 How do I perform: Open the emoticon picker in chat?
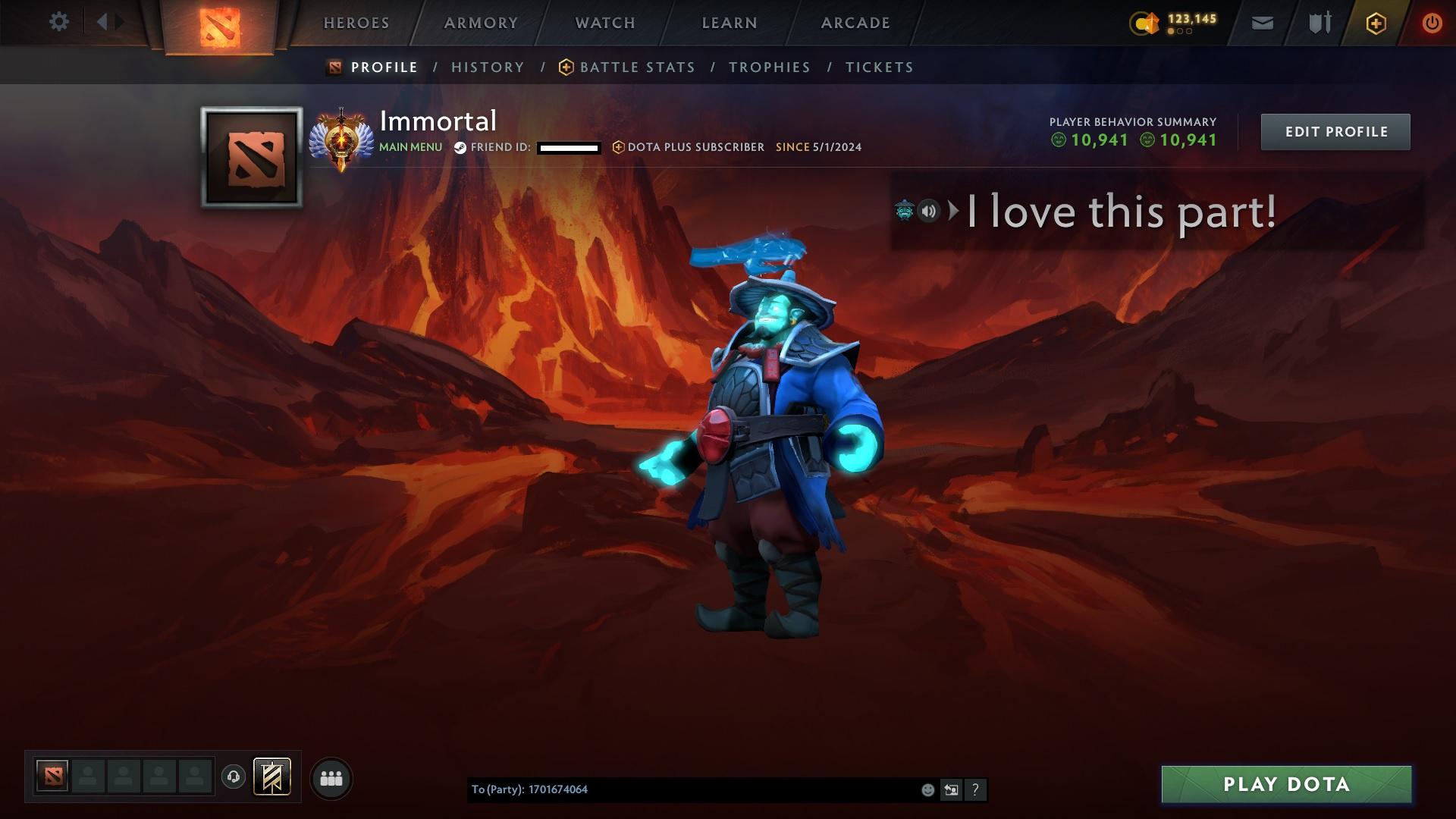click(927, 789)
